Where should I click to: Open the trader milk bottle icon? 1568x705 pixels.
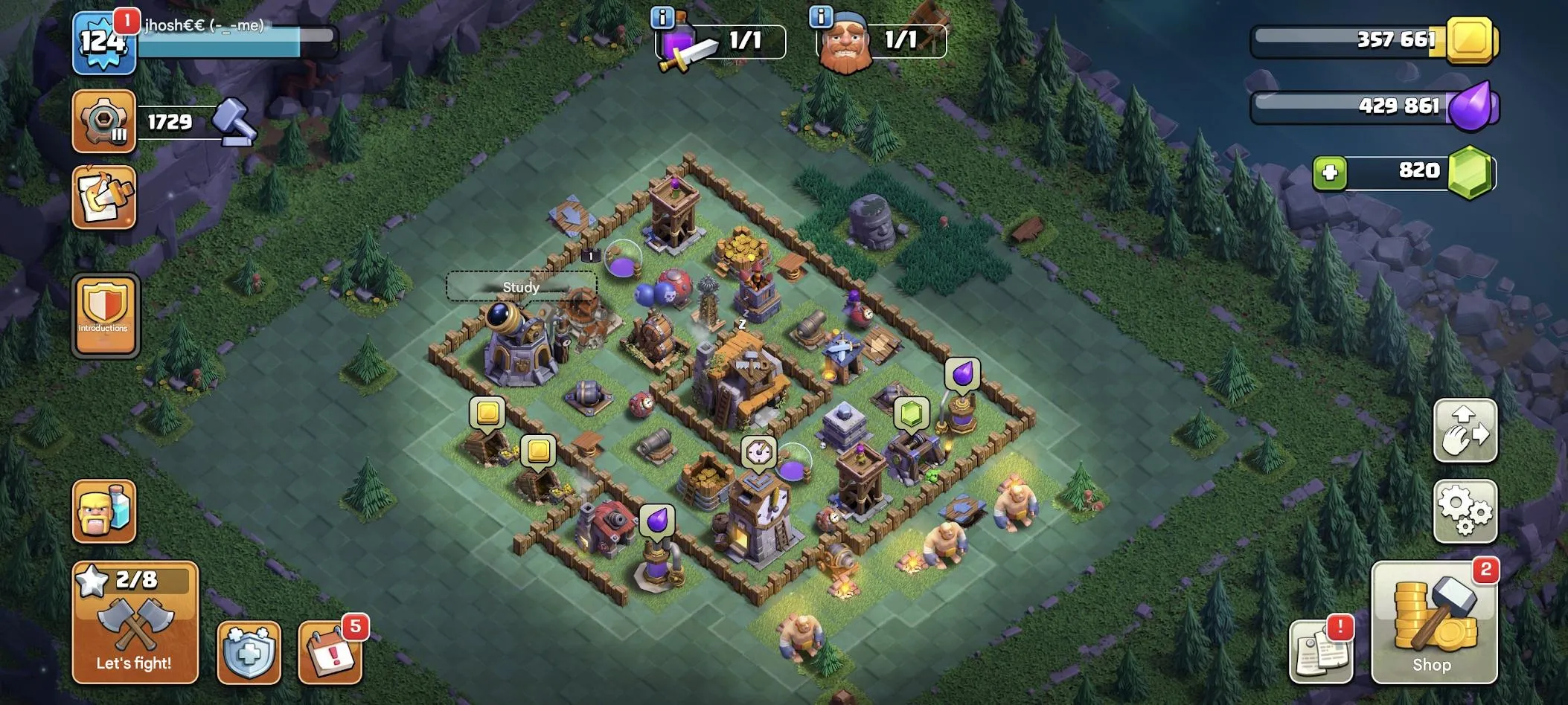click(104, 511)
